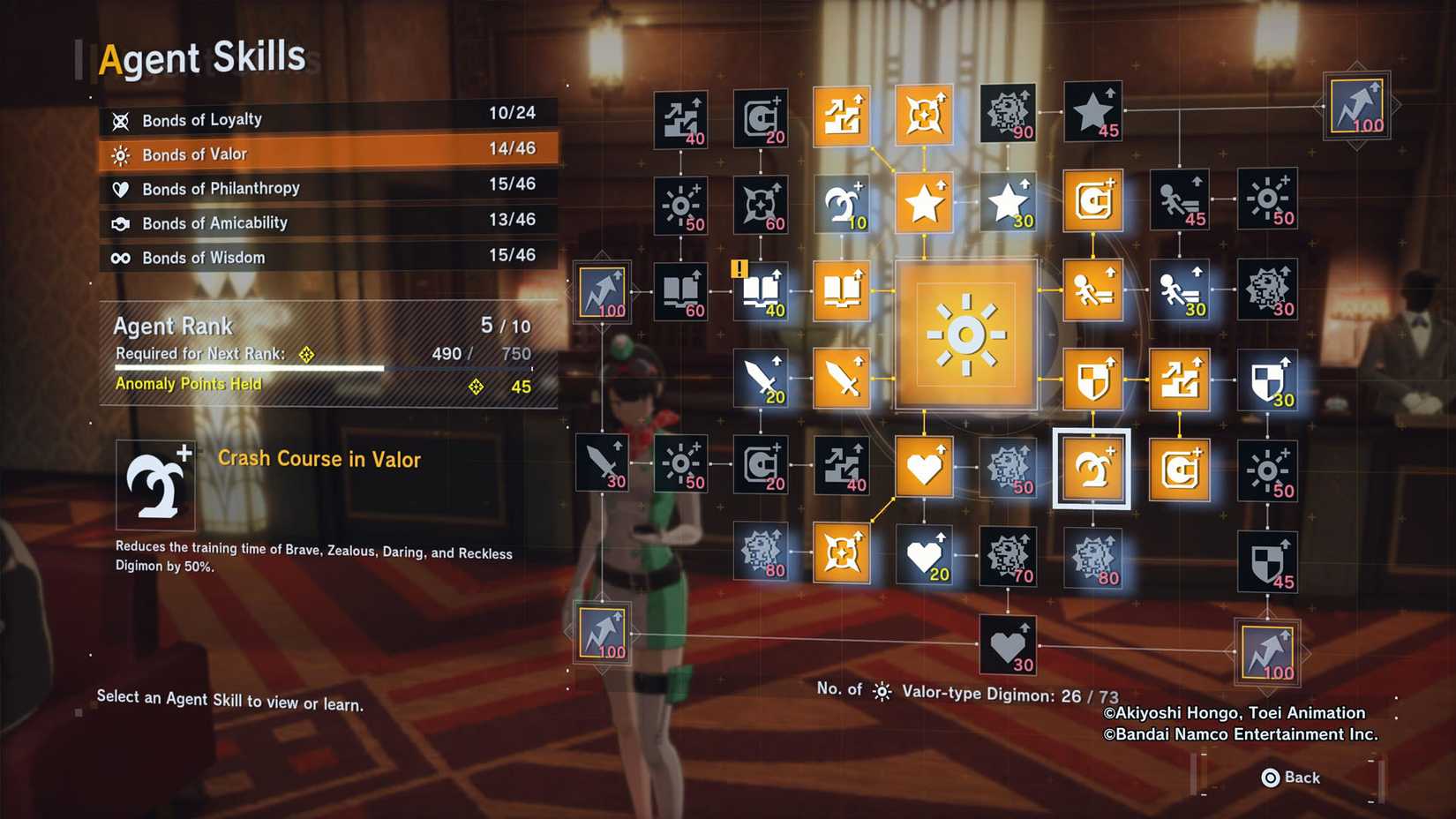Image resolution: width=1456 pixels, height=819 pixels.
Task: Select the 10-cost palm tree skill node
Action: [x=843, y=203]
